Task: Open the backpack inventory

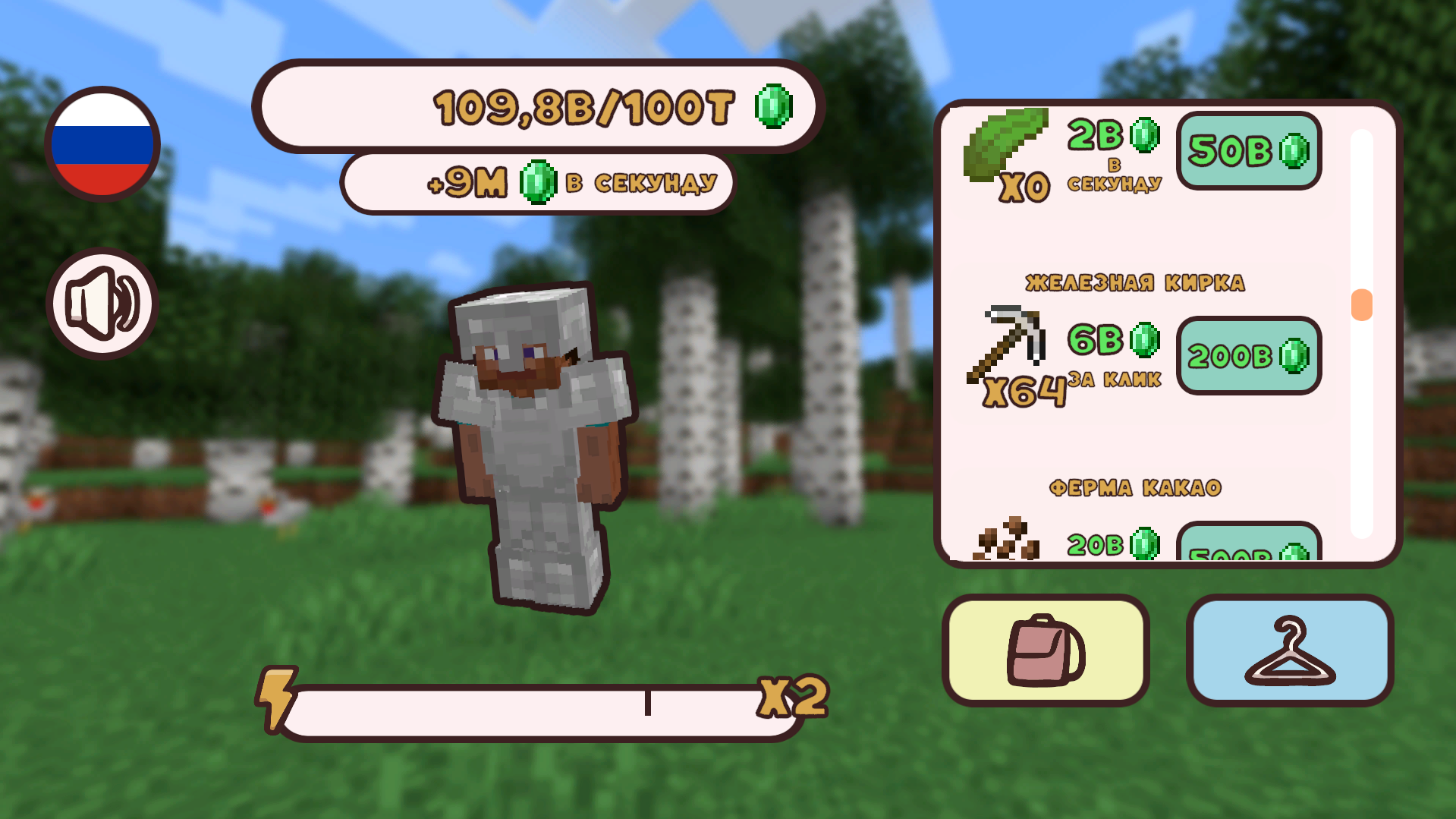Action: [1046, 649]
